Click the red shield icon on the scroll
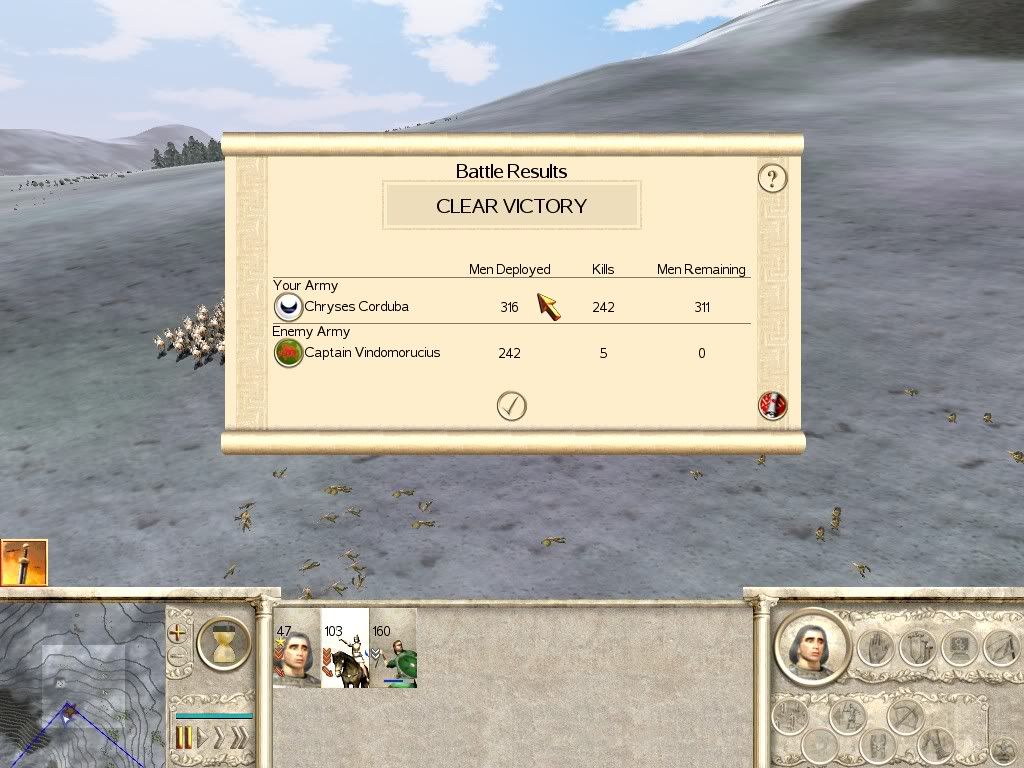Image resolution: width=1024 pixels, height=768 pixels. (x=772, y=406)
